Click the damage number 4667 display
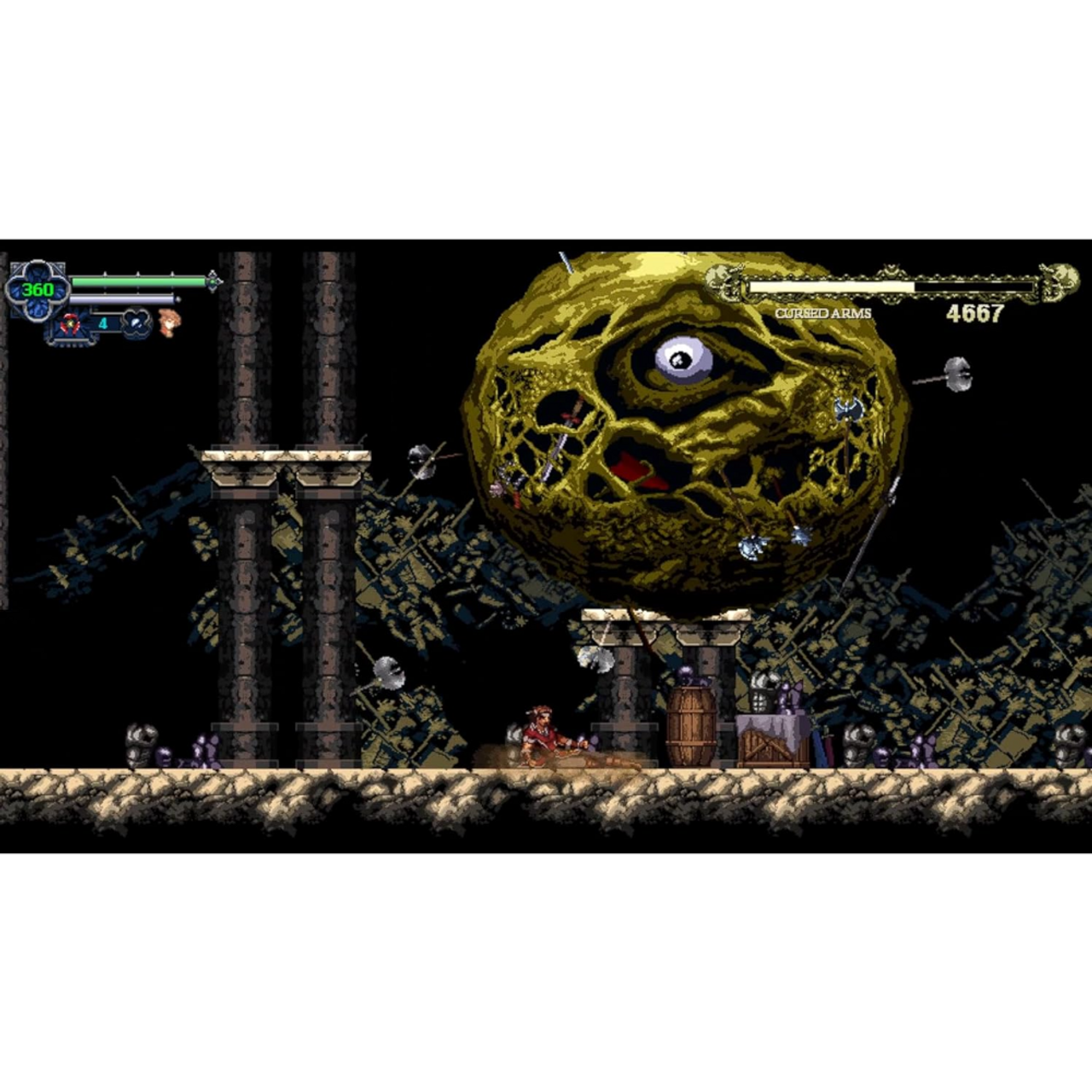 click(976, 312)
